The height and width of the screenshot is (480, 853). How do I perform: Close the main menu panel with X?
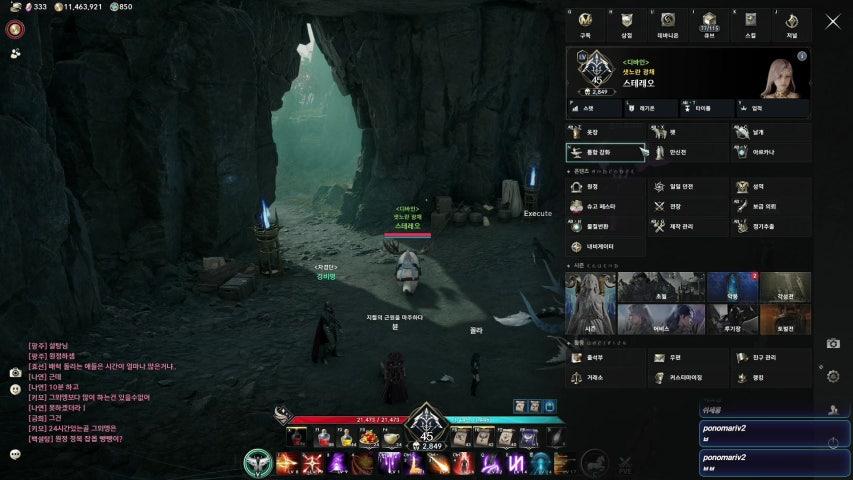[x=832, y=21]
